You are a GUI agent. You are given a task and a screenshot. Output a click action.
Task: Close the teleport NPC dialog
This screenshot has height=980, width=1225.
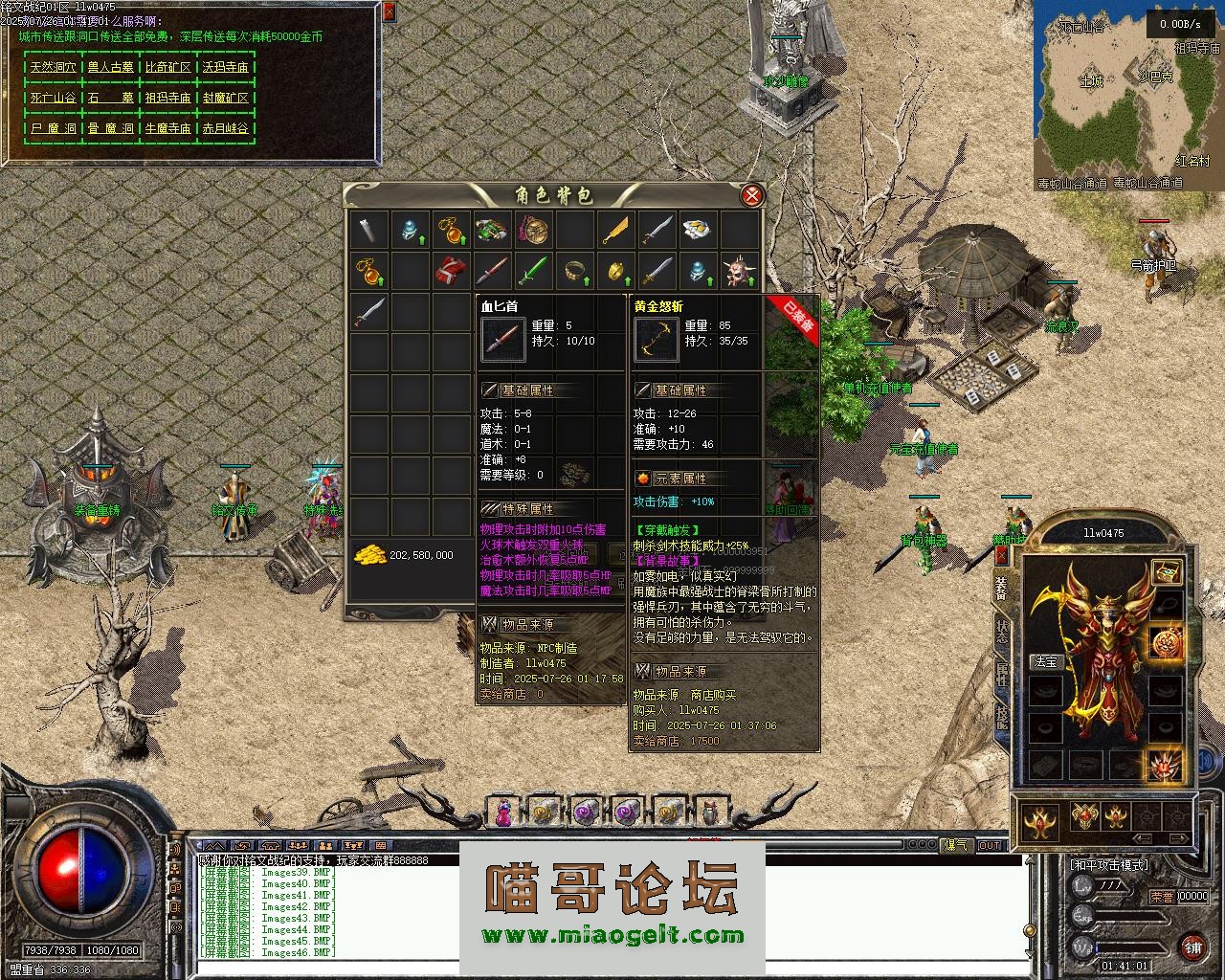point(389,12)
